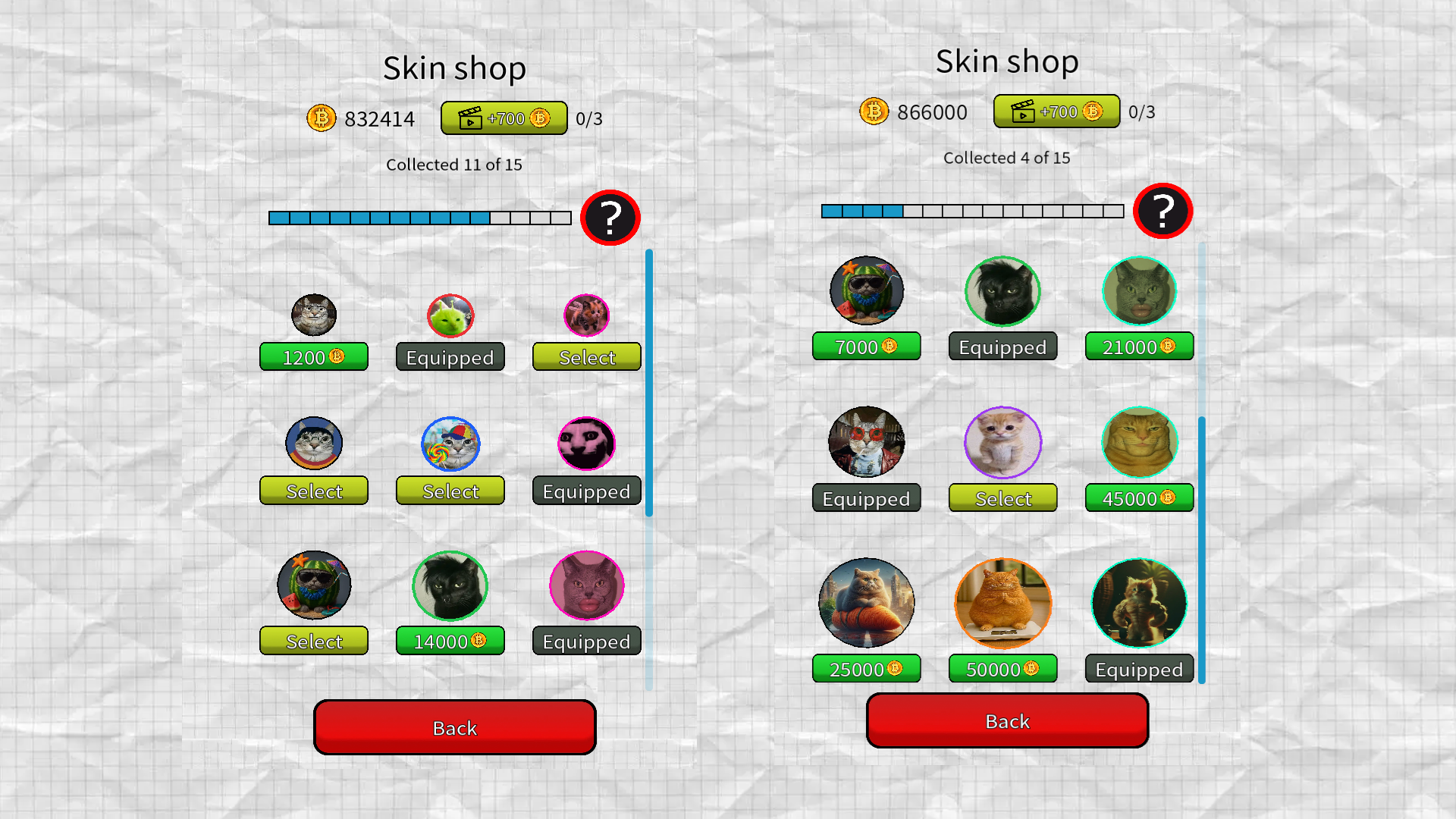Buy the 45000 coin yellow cat skin
The image size is (1456, 819).
[1138, 498]
